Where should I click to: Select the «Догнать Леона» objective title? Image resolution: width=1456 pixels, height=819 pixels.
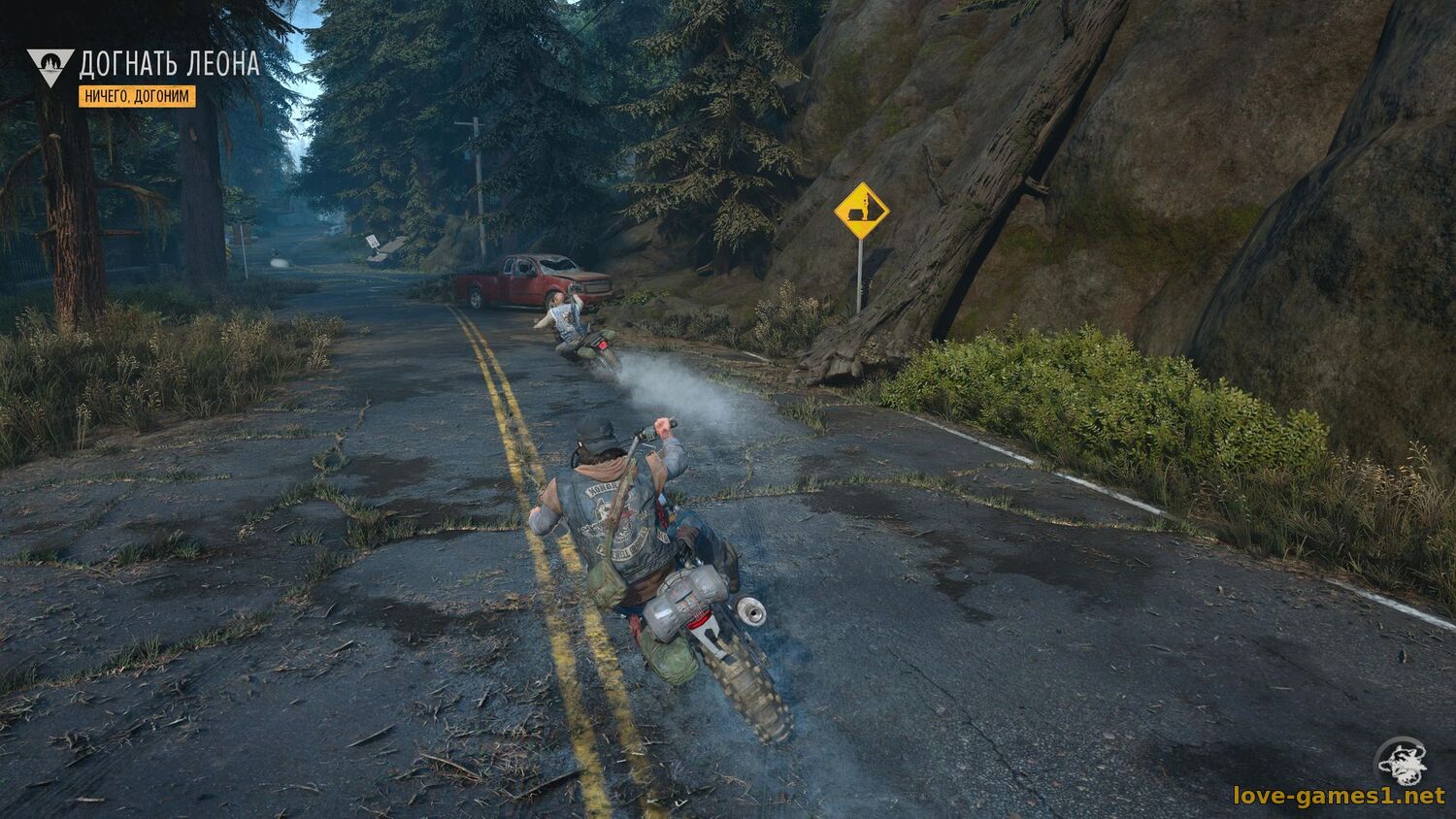[x=169, y=64]
